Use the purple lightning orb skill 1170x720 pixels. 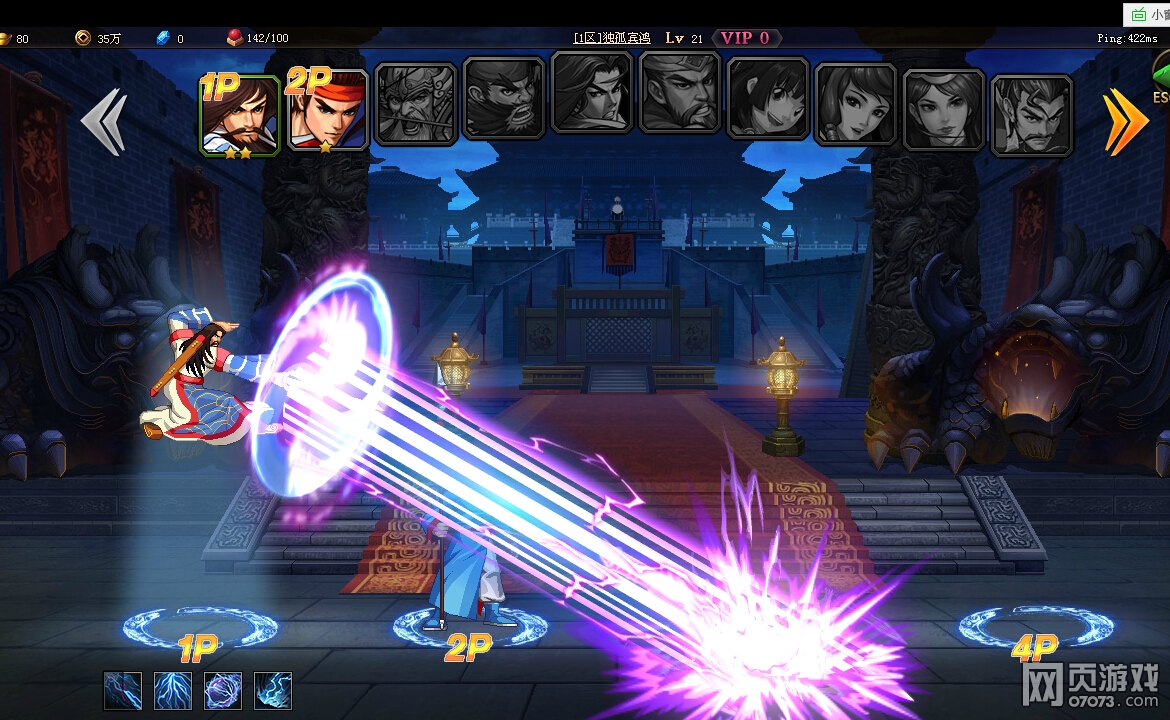pos(223,691)
